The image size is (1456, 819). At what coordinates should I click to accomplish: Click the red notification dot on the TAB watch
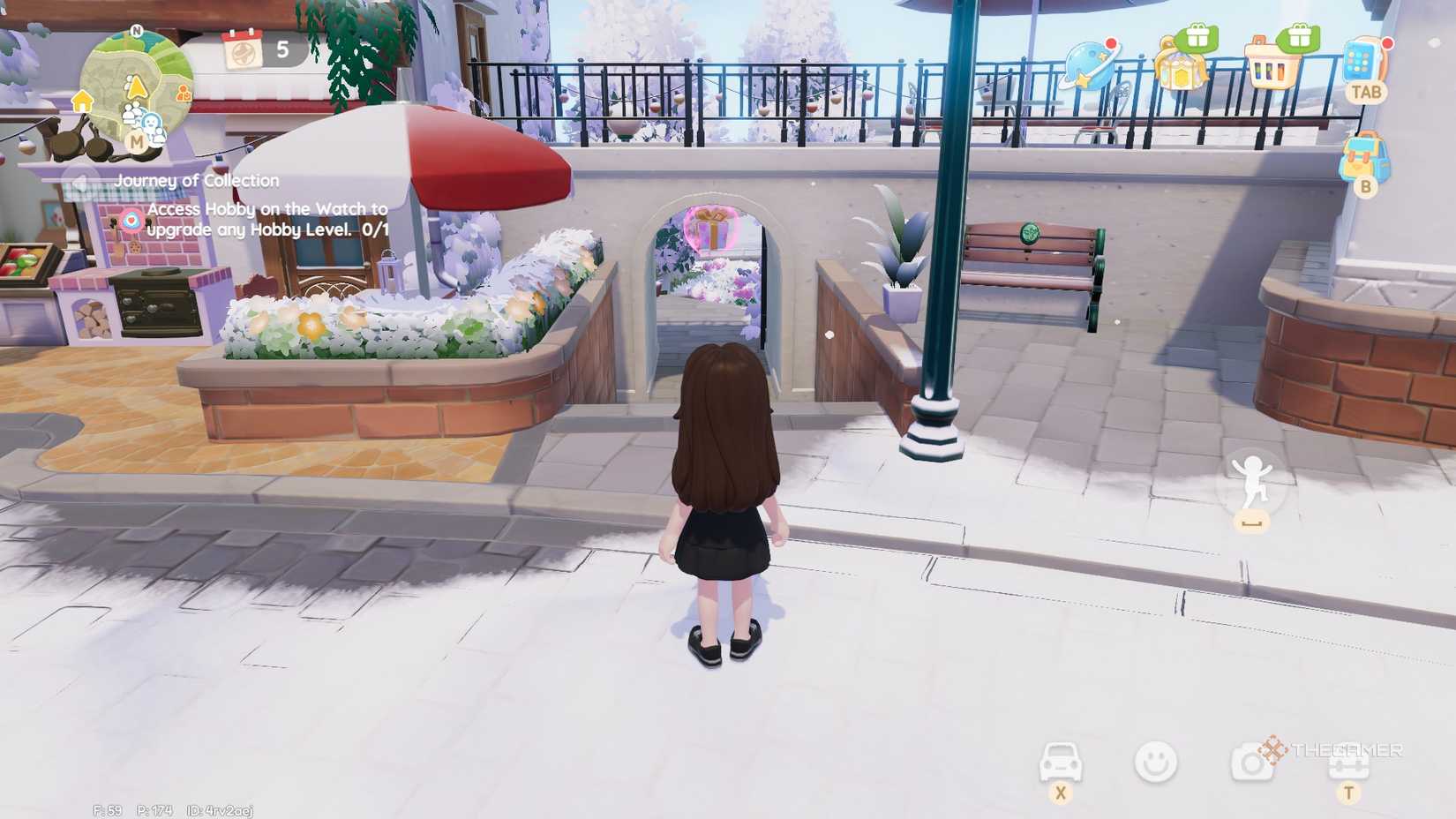1389,44
